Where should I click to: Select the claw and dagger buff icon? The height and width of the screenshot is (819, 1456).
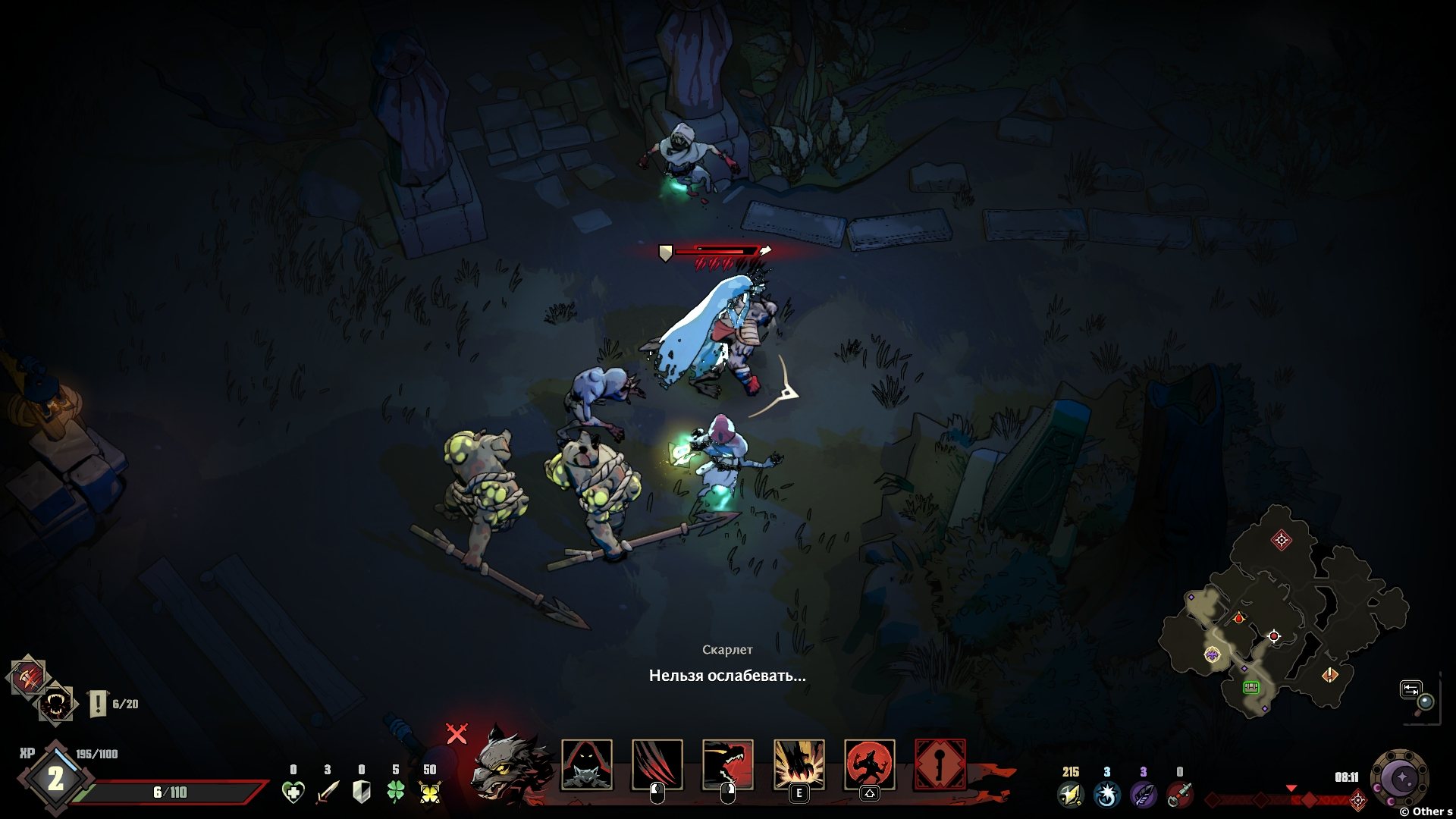click(x=29, y=676)
